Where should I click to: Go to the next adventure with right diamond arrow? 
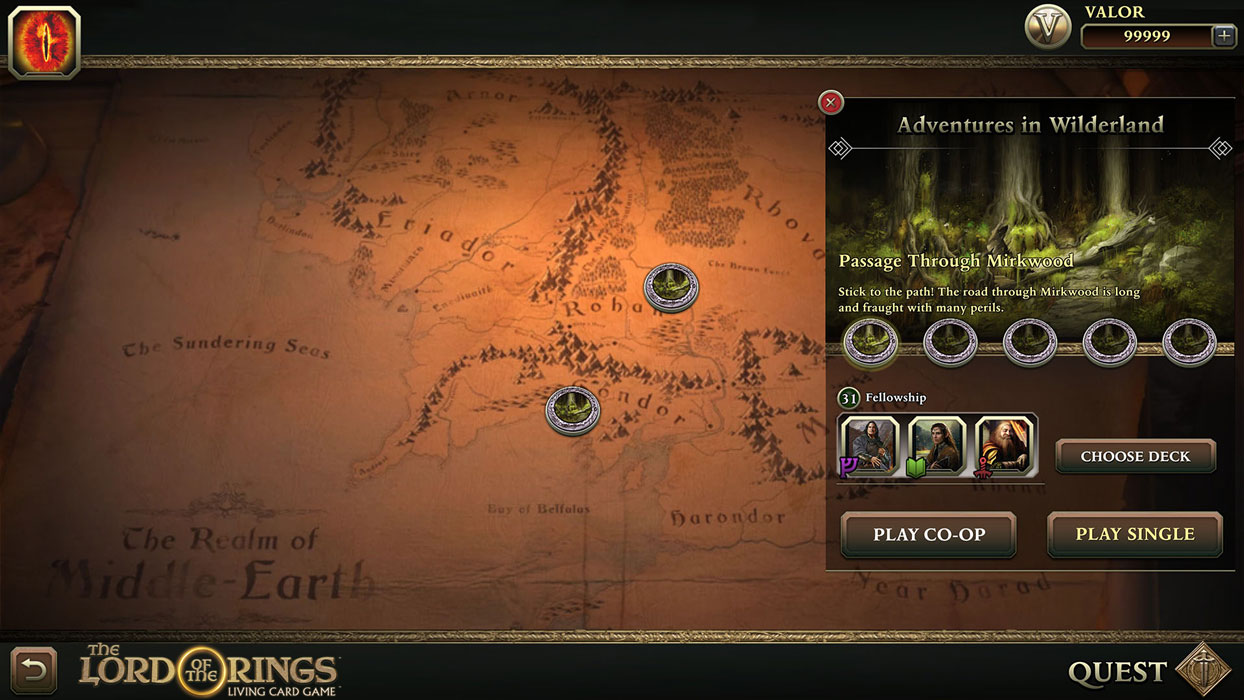pos(1220,149)
